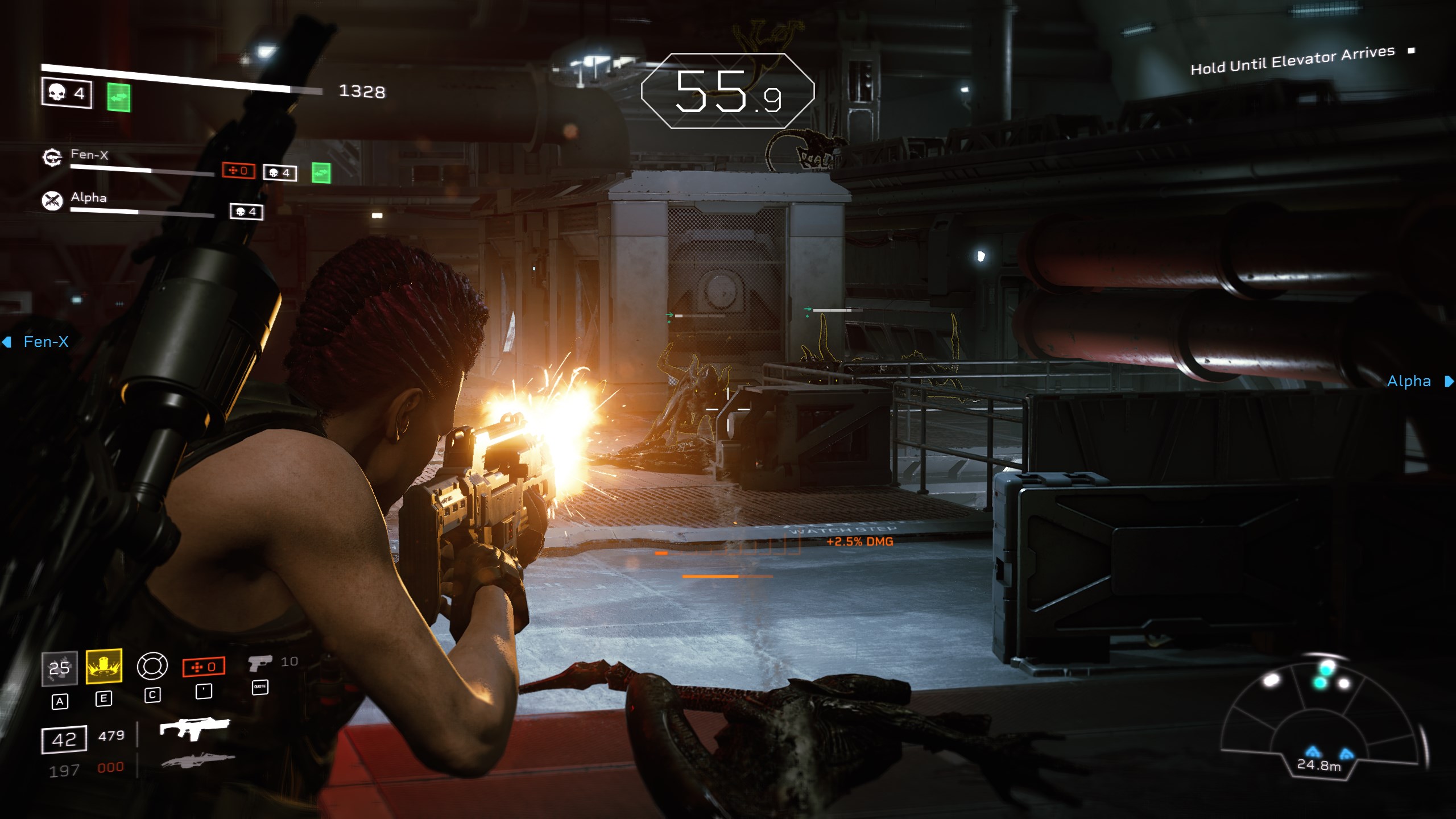The width and height of the screenshot is (1456, 819).
Task: Select the red first aid kit slot
Action: 204,667
